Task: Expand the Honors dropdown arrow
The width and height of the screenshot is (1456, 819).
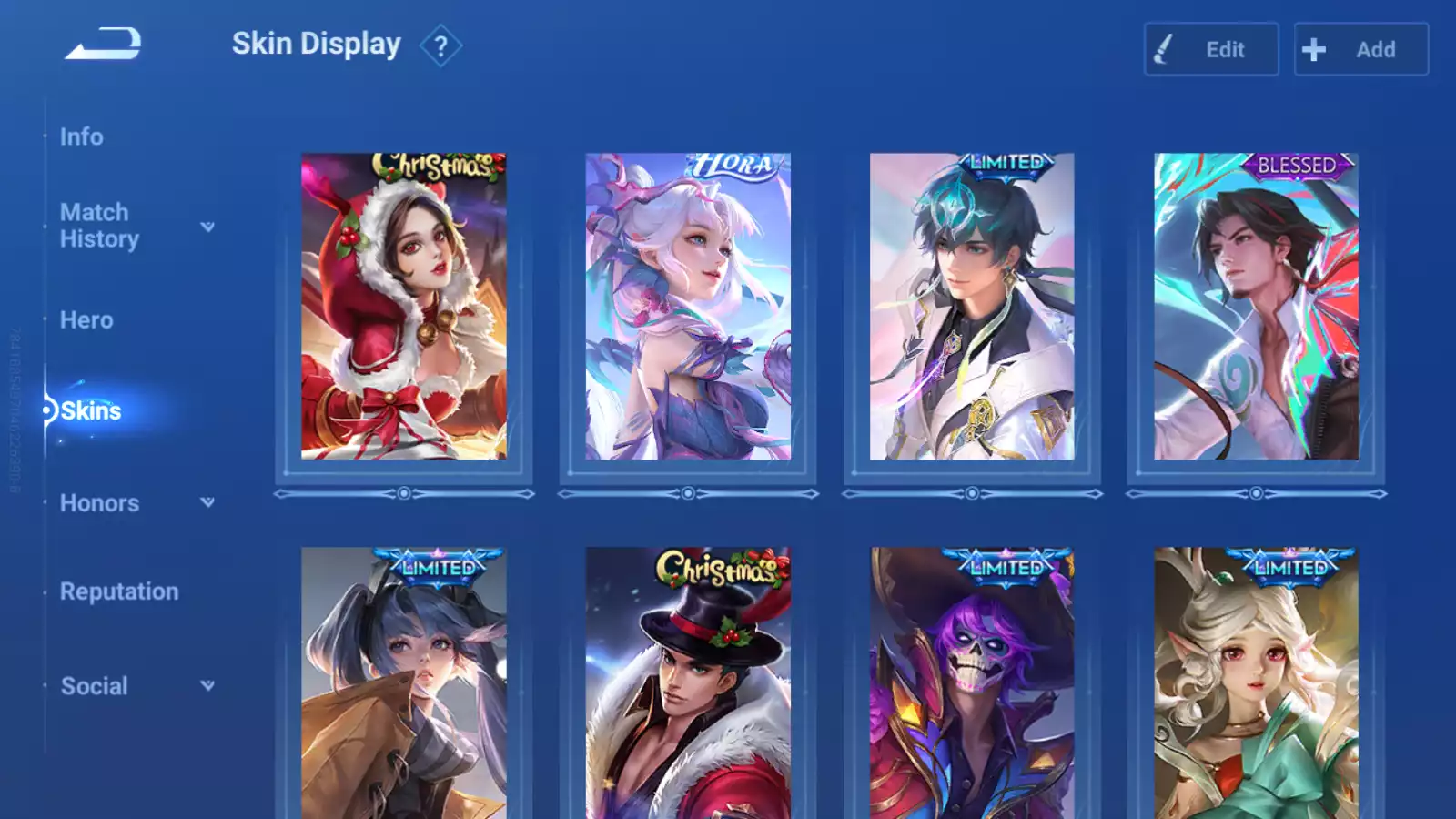Action: [207, 502]
